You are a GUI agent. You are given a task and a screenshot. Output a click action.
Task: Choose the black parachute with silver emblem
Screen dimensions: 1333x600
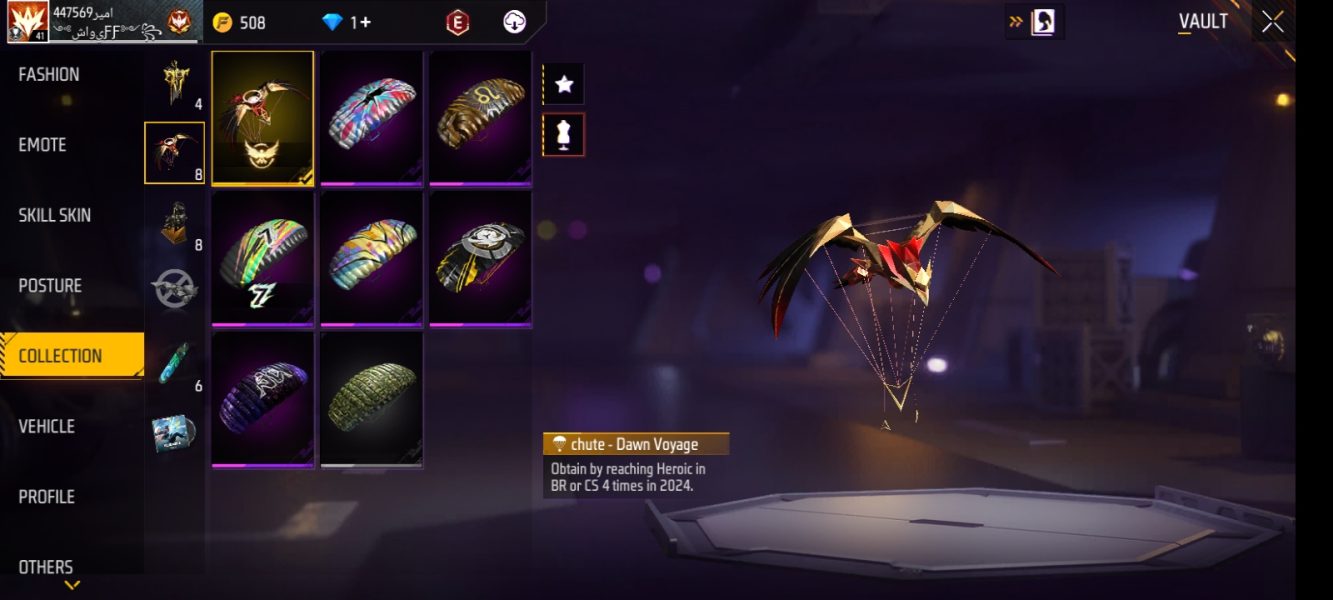[x=480, y=258]
